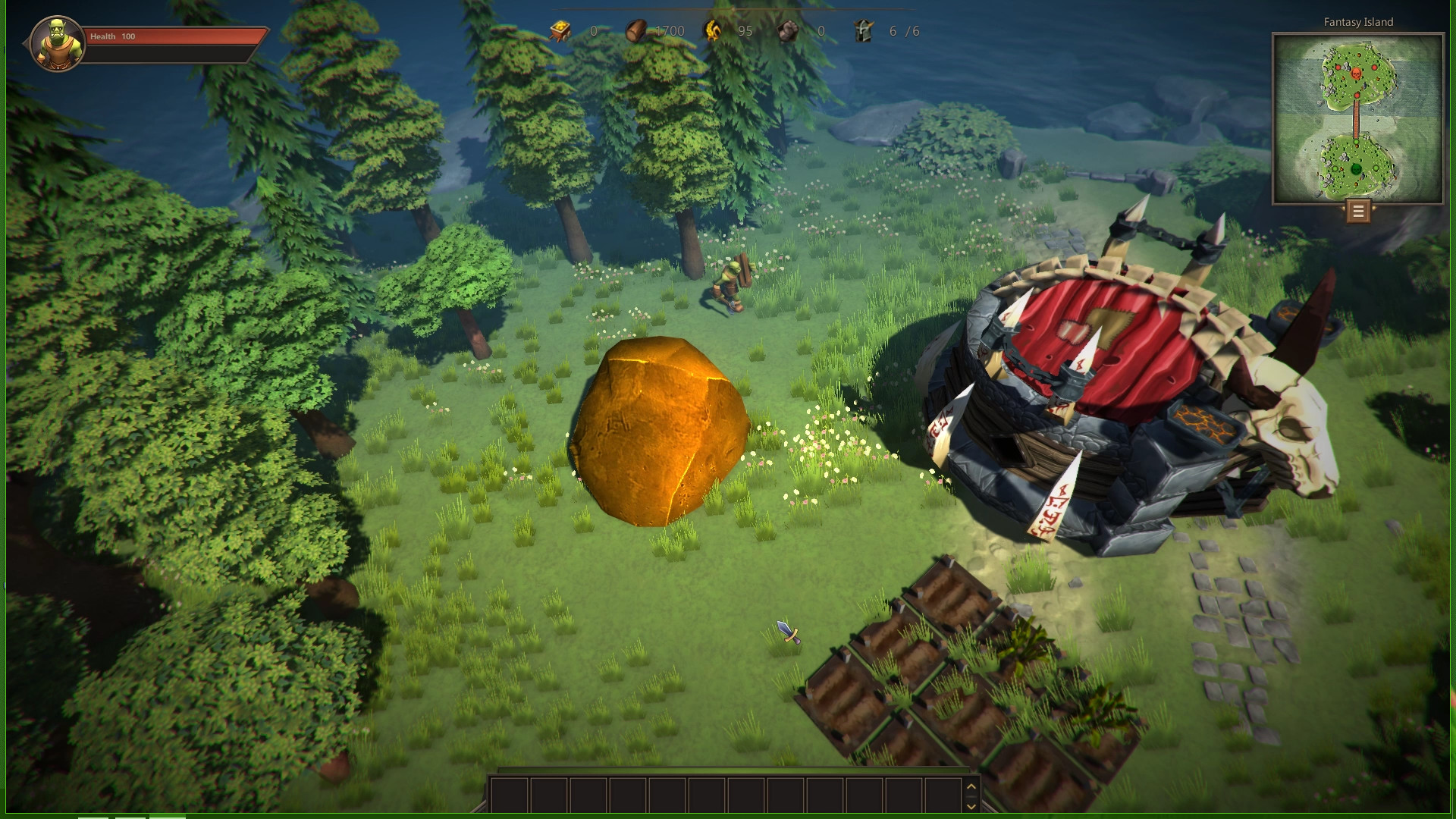Screen dimensions: 1456x819
Task: Click the stone rock resource icon
Action: click(x=789, y=31)
